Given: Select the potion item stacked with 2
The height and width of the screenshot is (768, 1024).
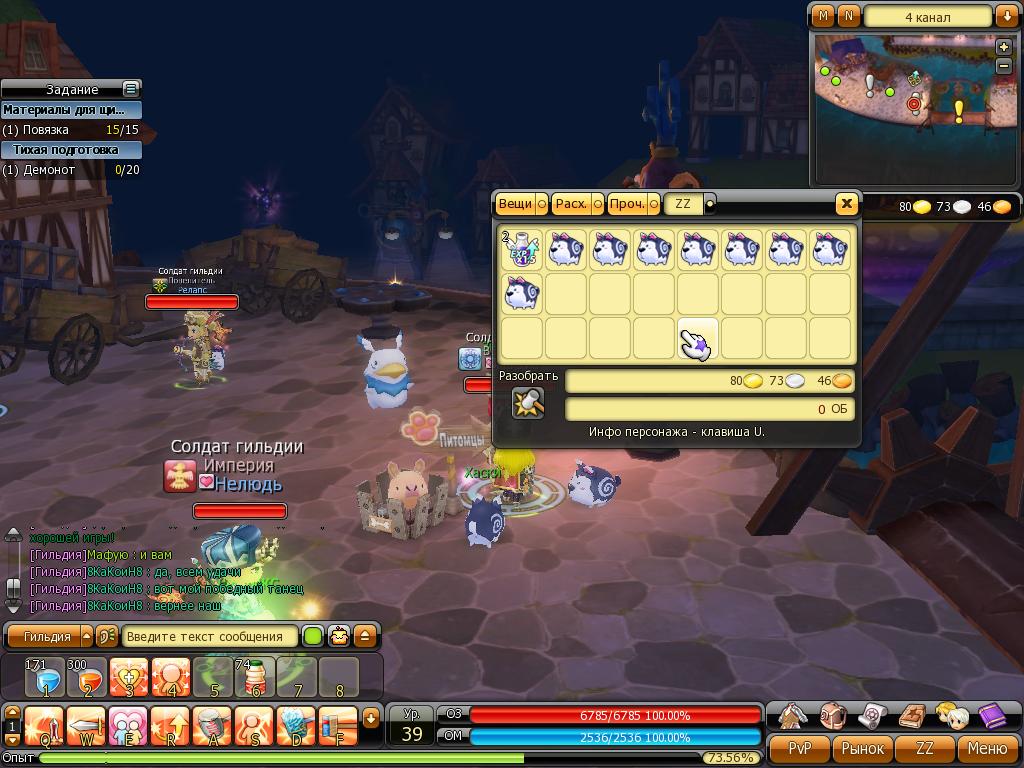Looking at the screenshot, I should (x=521, y=249).
